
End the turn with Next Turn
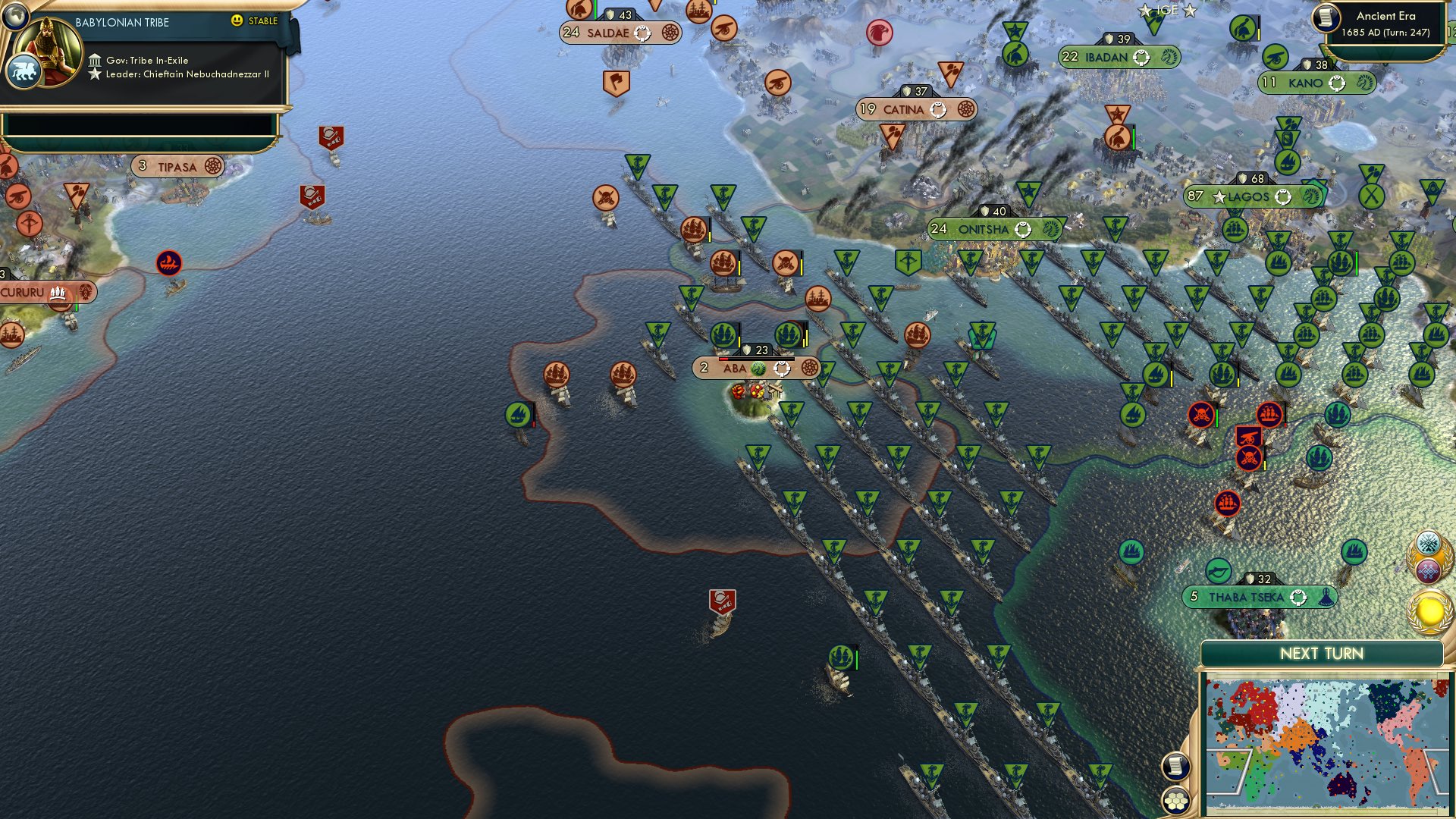(x=1321, y=654)
